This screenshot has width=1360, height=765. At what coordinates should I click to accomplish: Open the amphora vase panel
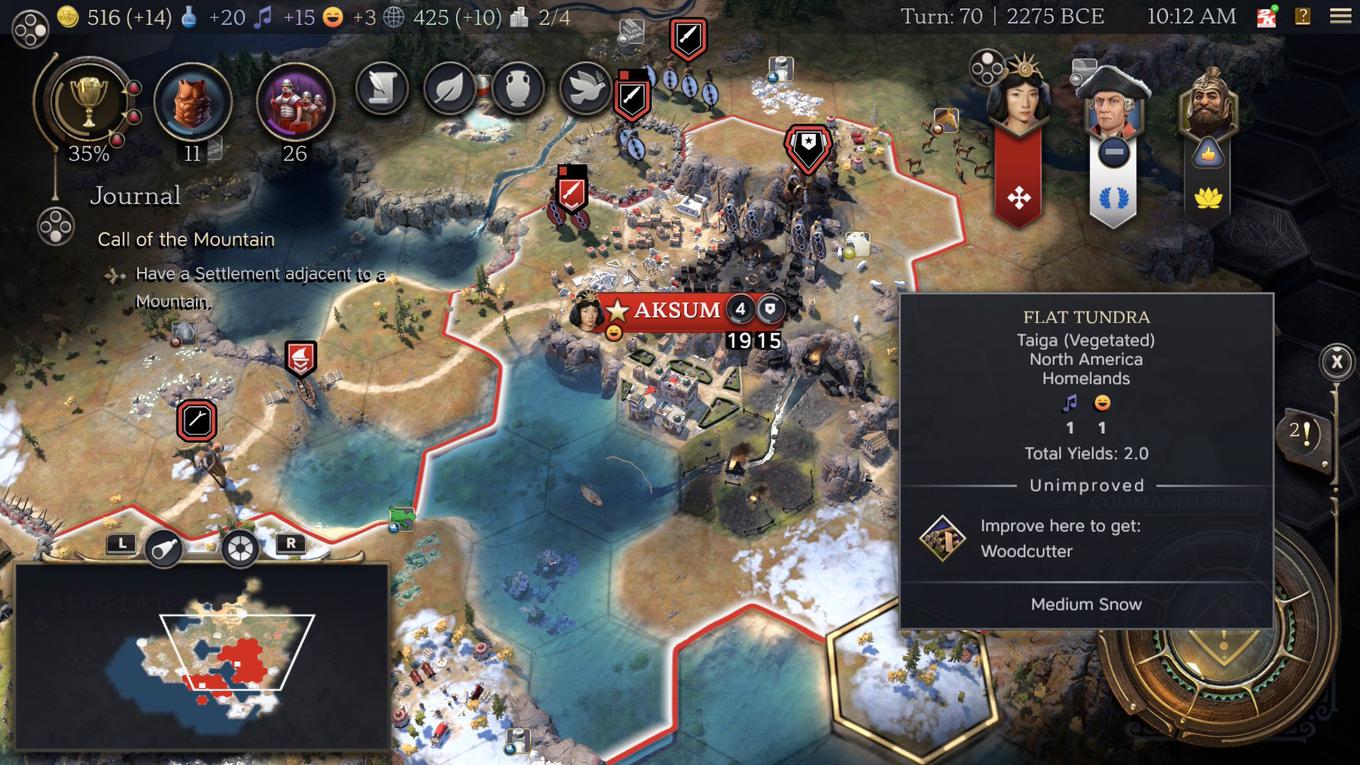click(516, 89)
